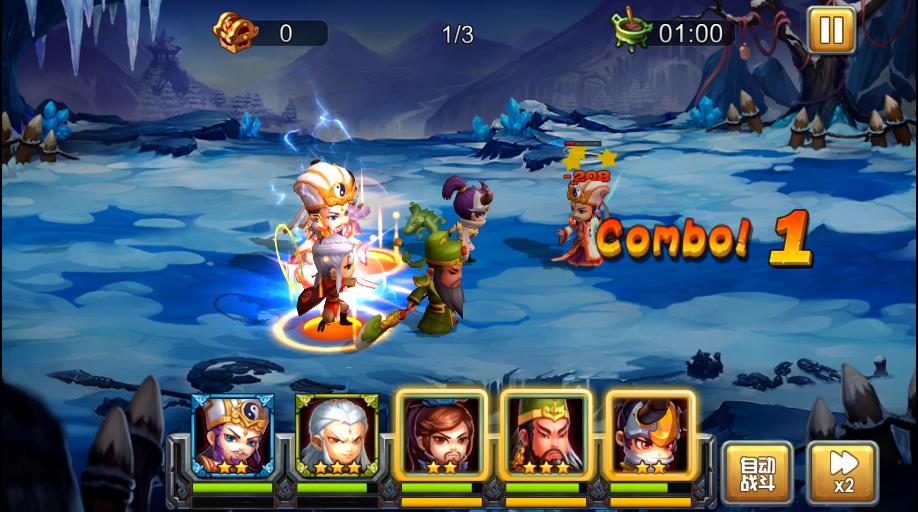The height and width of the screenshot is (512, 918).
Task: Toggle auto battle (自动战斗)
Action: click(x=757, y=473)
